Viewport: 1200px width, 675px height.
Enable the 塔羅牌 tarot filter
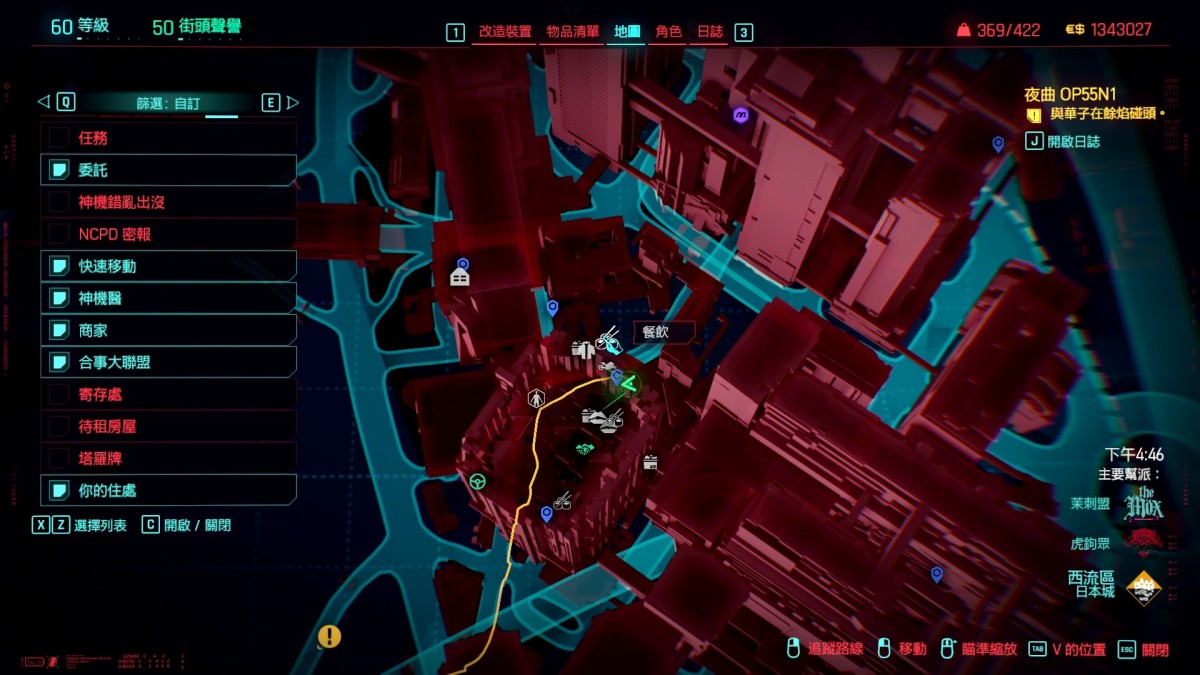tap(60, 458)
